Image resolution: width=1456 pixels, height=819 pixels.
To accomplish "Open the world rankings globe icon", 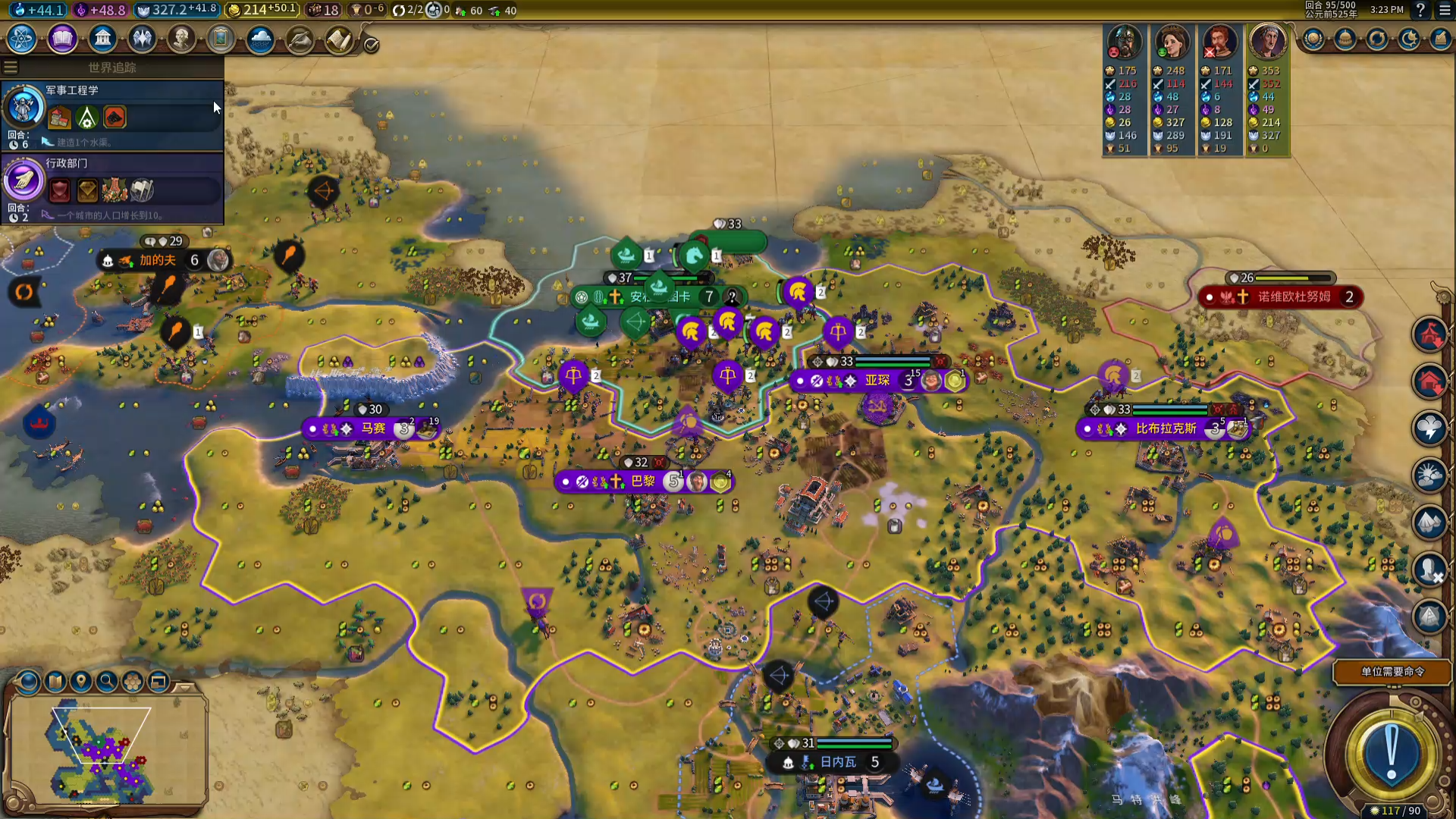I will (1313, 39).
